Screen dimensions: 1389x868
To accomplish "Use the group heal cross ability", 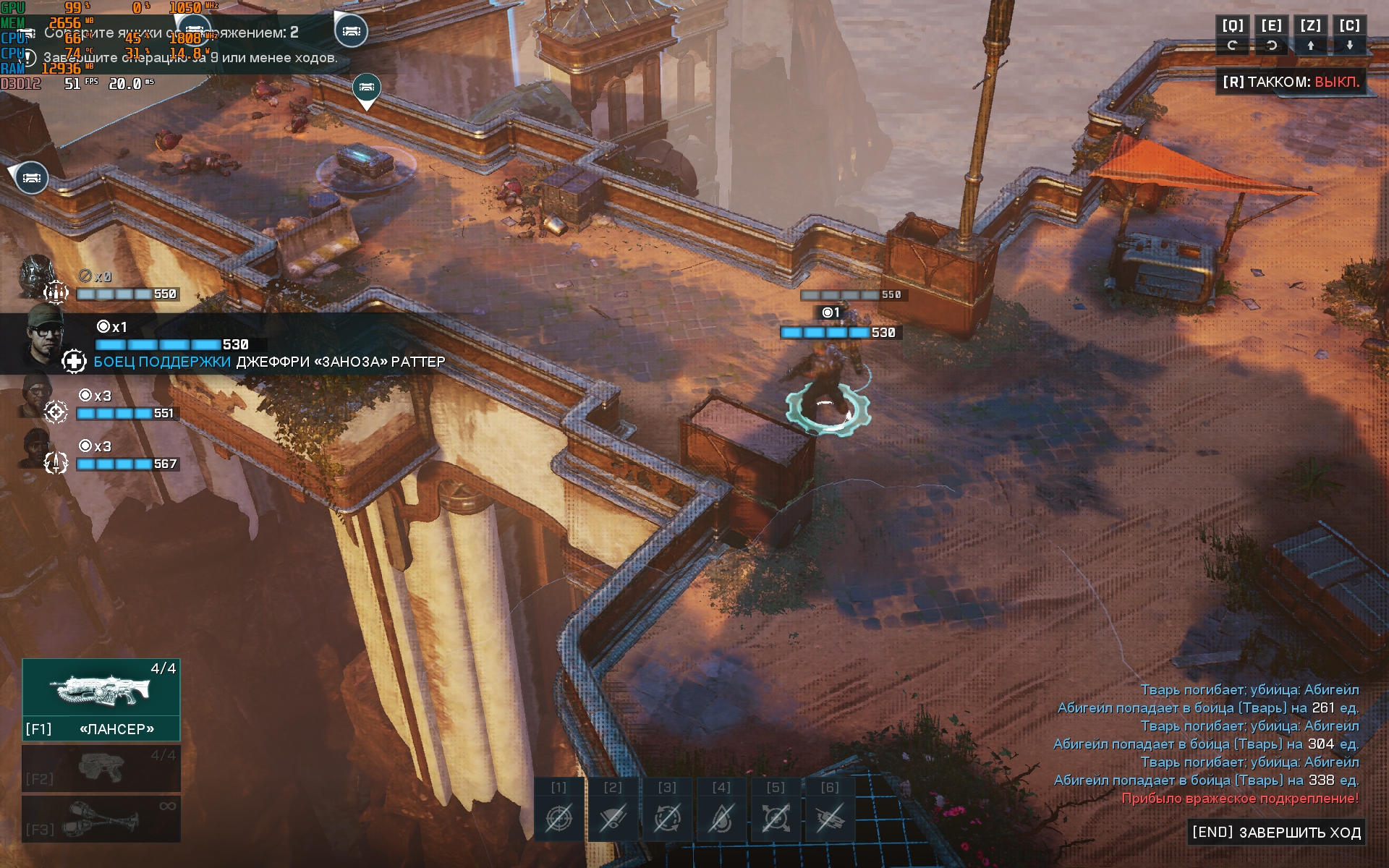I will pos(776,817).
